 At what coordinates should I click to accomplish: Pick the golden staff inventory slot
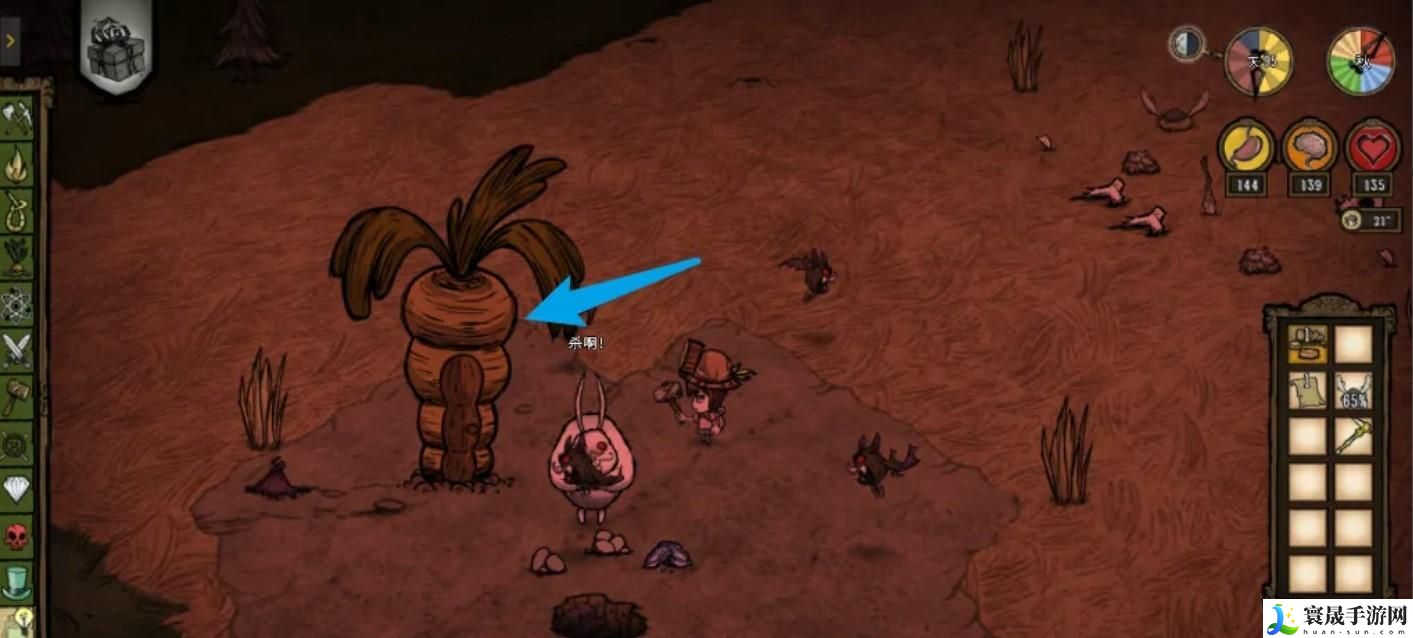[x=1353, y=436]
